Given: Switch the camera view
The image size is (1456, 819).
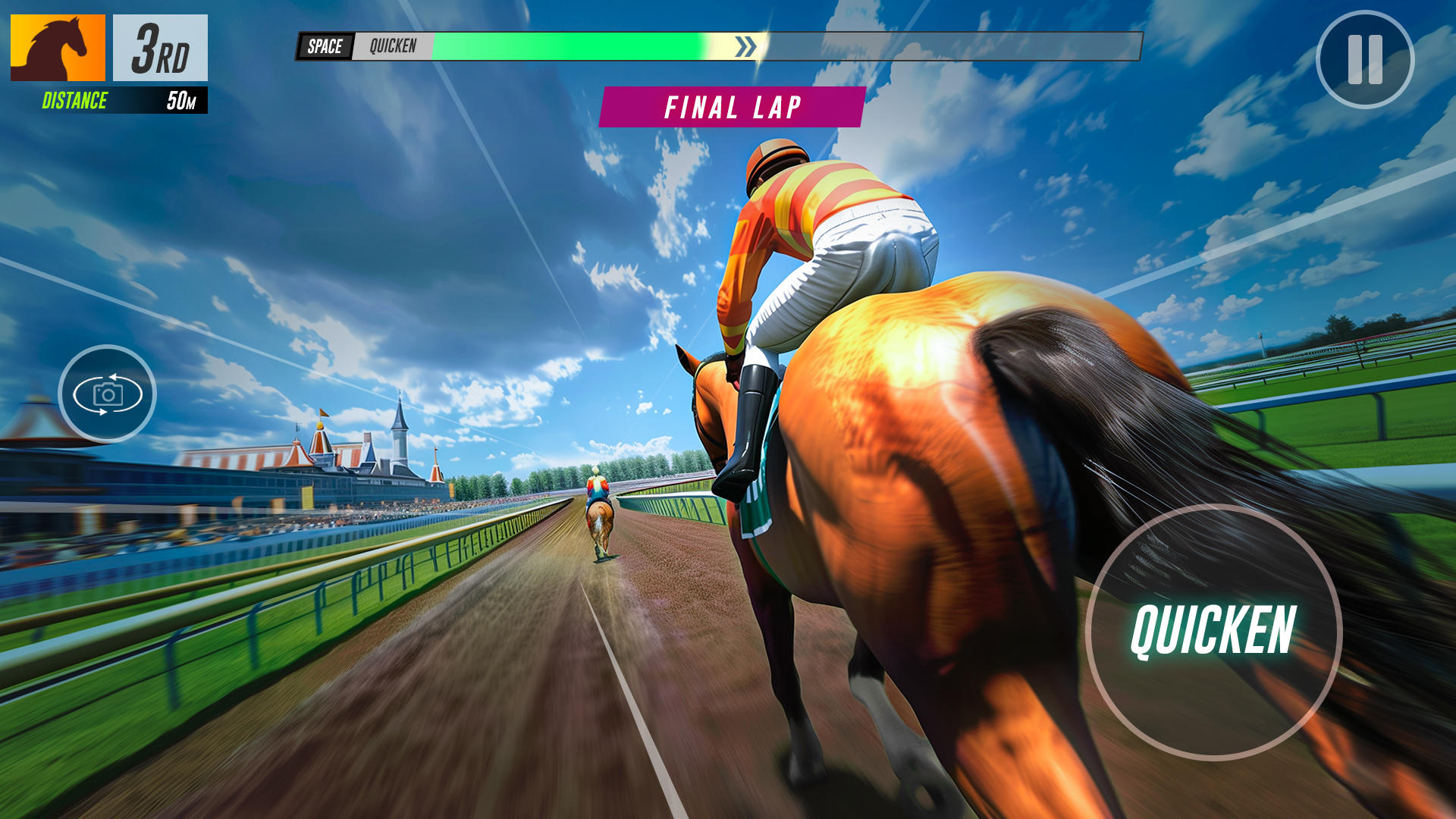Looking at the screenshot, I should [107, 394].
